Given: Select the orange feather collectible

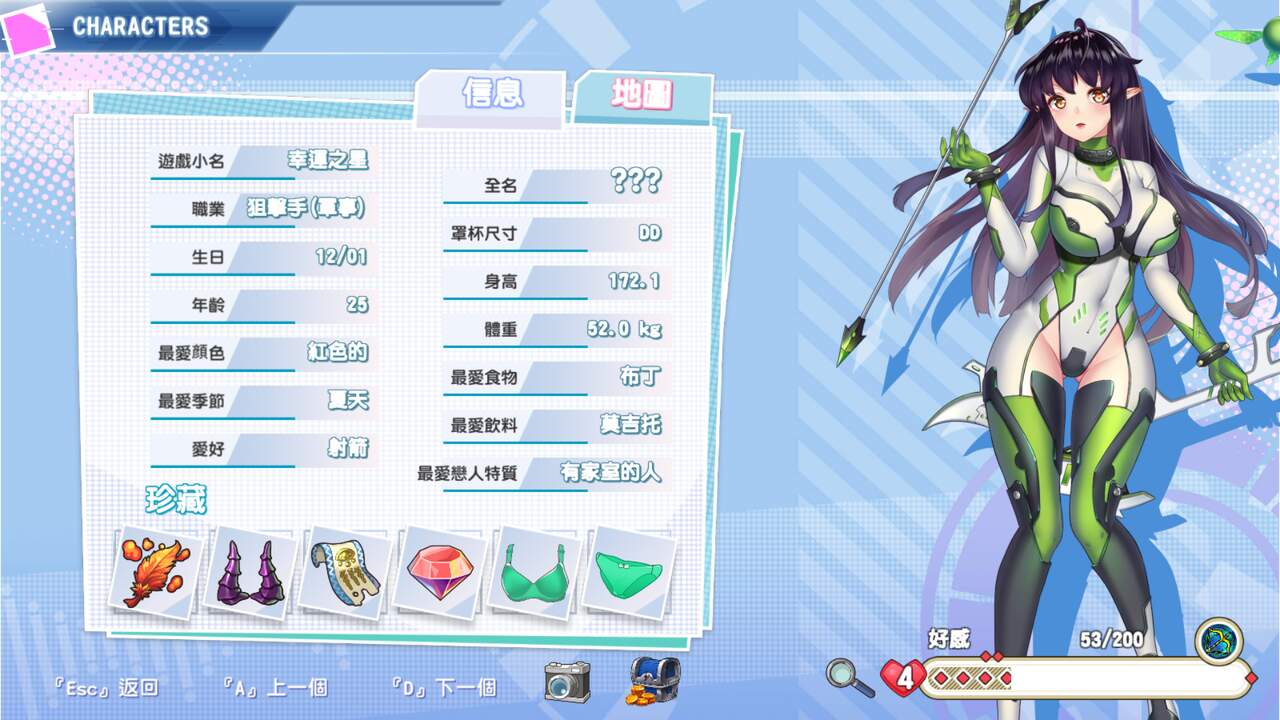Looking at the screenshot, I should point(155,573).
